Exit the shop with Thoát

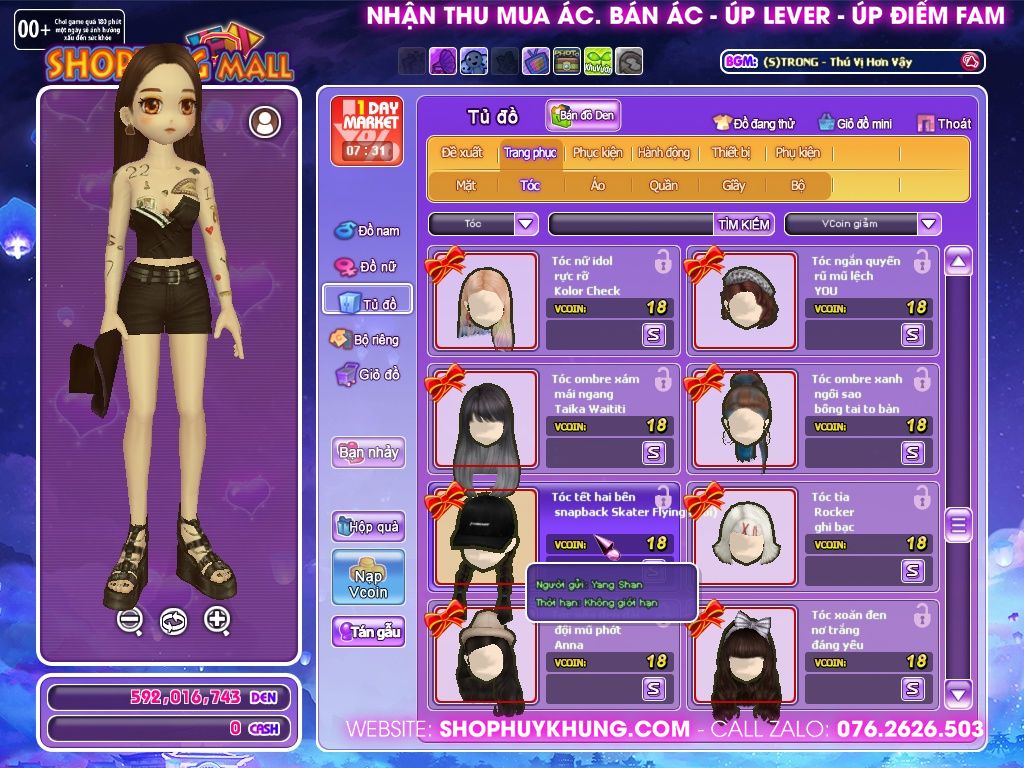[x=943, y=123]
